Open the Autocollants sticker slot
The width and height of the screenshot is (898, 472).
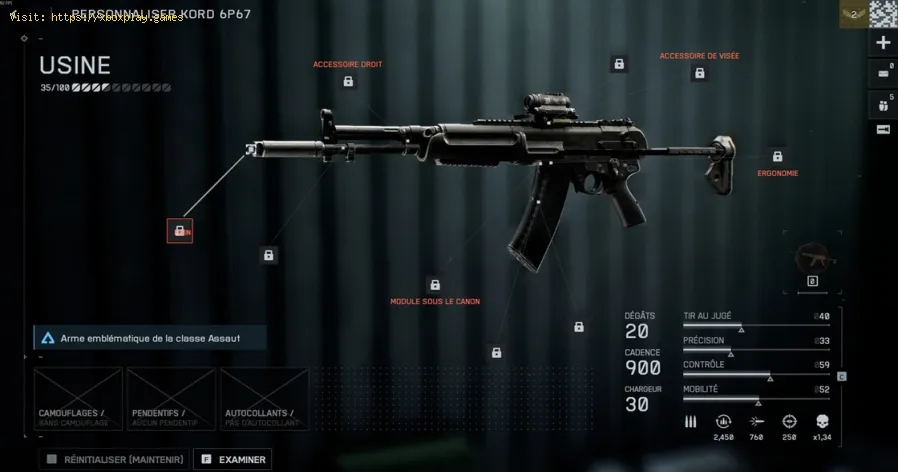264,399
